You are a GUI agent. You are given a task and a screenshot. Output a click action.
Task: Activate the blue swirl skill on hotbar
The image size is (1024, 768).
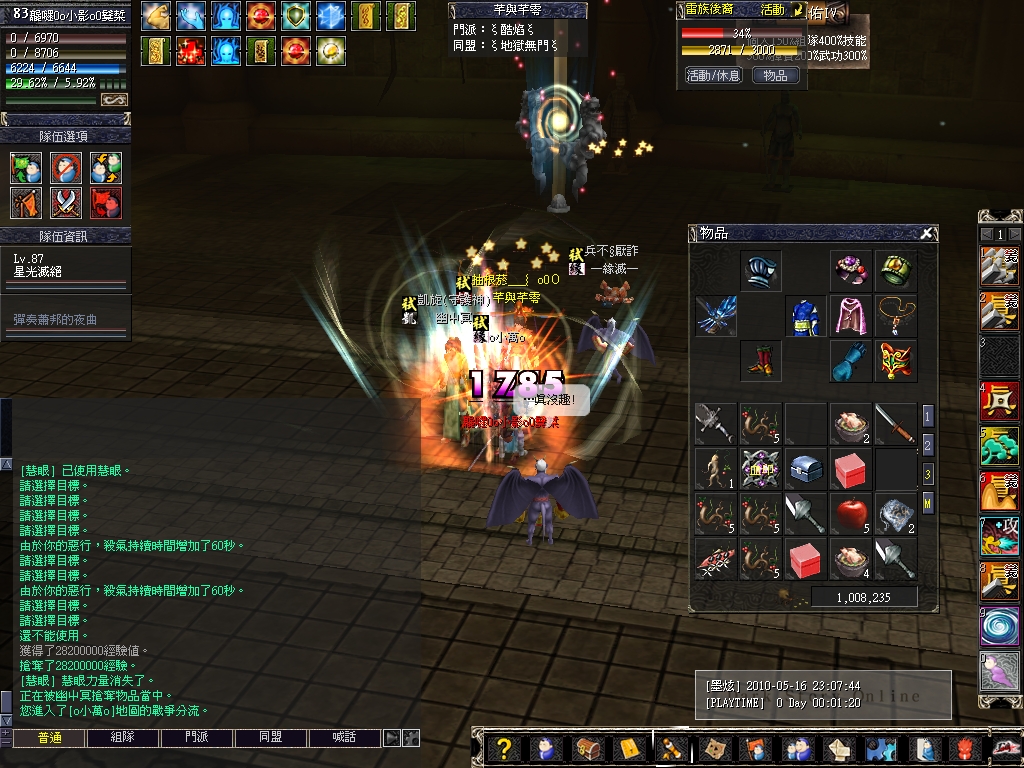[x=1000, y=628]
